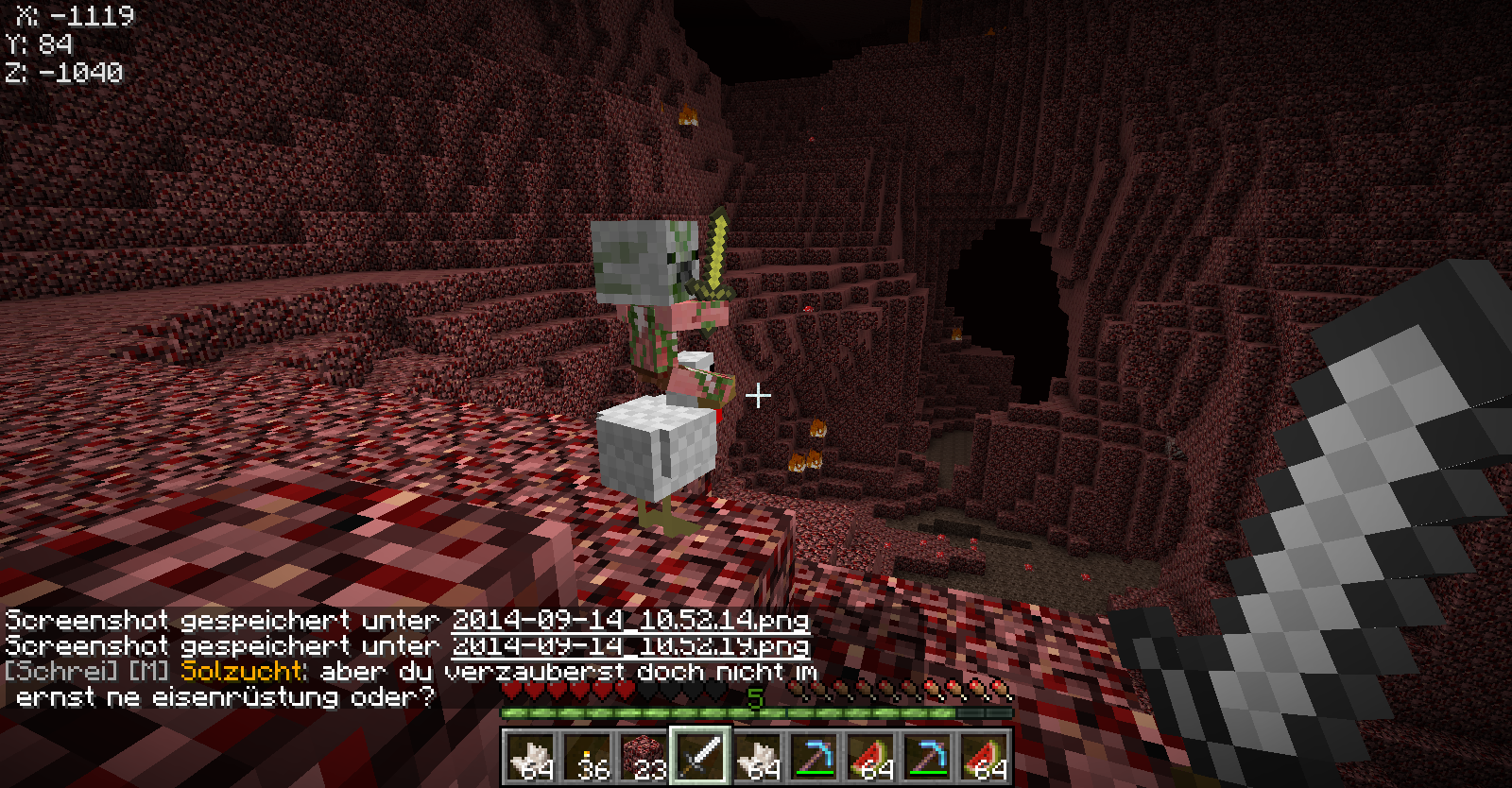The image size is (1512, 788).
Task: Select the feather stack beside the iron sword
Action: (757, 757)
